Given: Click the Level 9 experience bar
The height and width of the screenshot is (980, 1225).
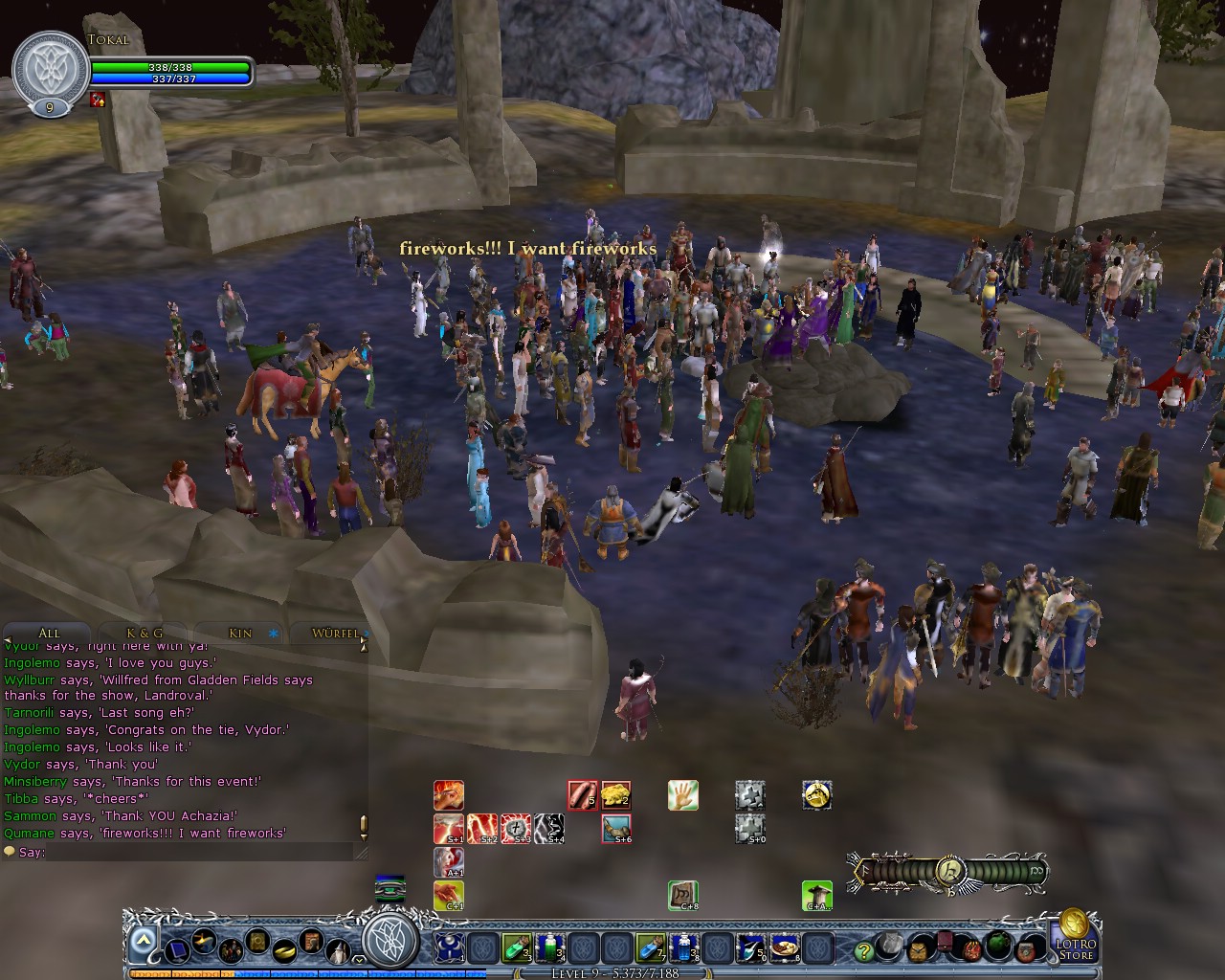Looking at the screenshot, I should coord(612,972).
